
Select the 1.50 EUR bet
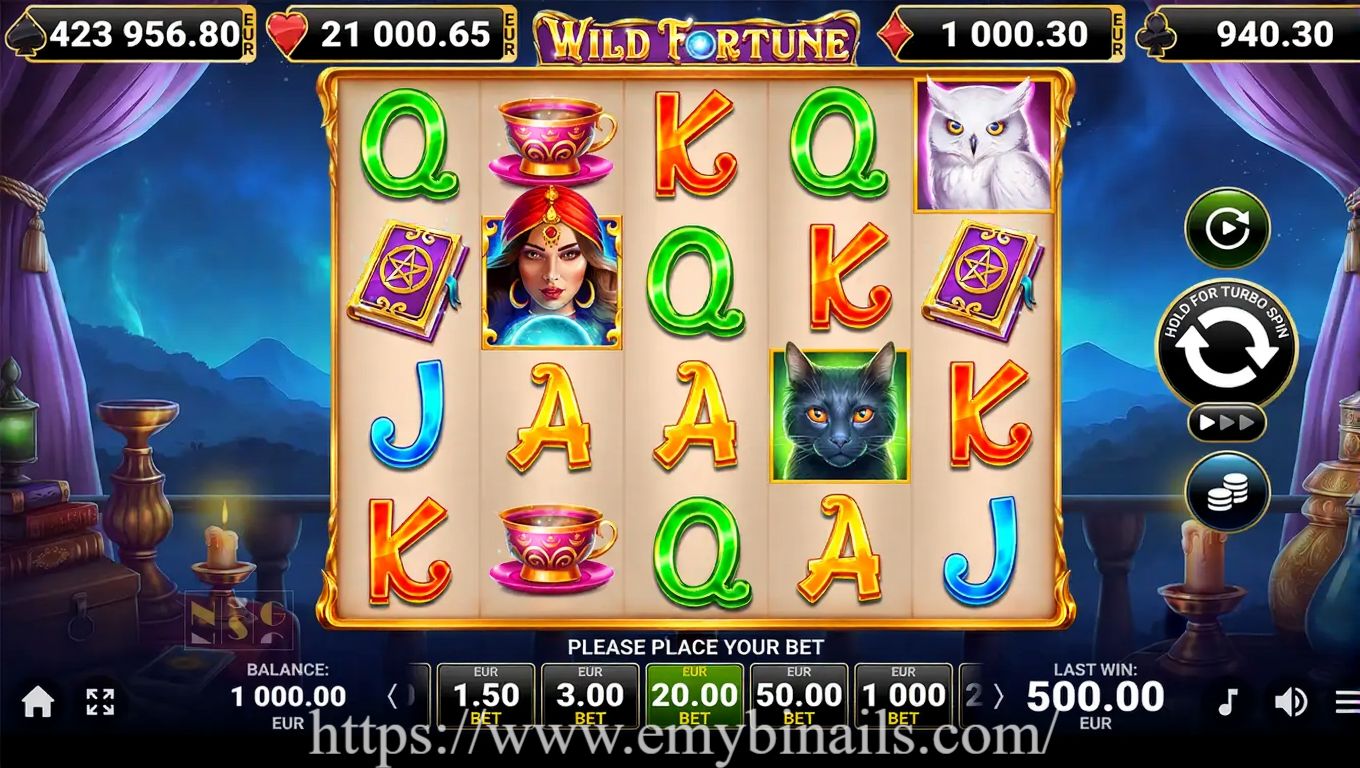(x=486, y=695)
